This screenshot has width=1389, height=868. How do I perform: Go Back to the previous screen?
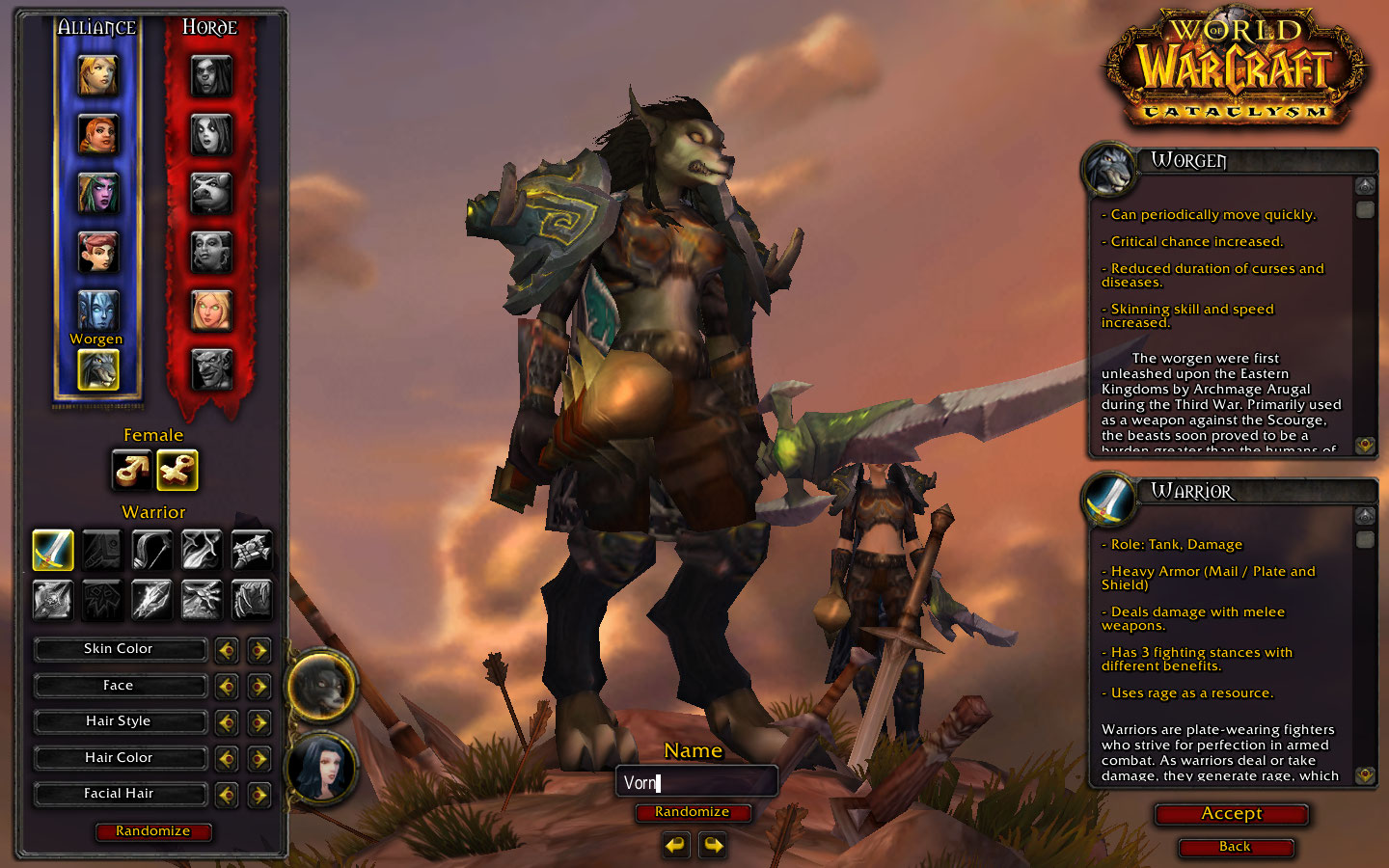(1235, 847)
